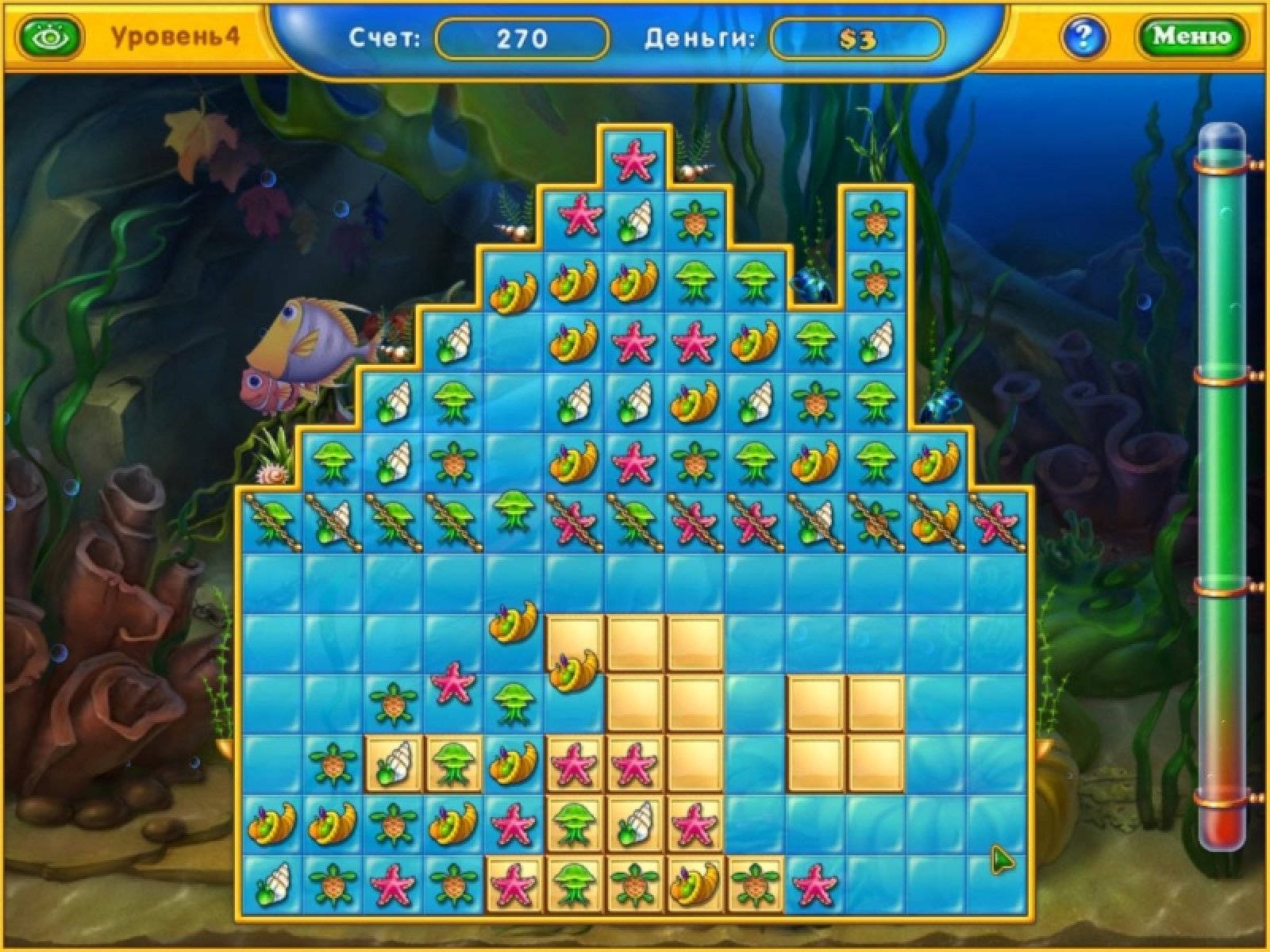
Task: Select the chained turtle tile
Action: point(874,520)
